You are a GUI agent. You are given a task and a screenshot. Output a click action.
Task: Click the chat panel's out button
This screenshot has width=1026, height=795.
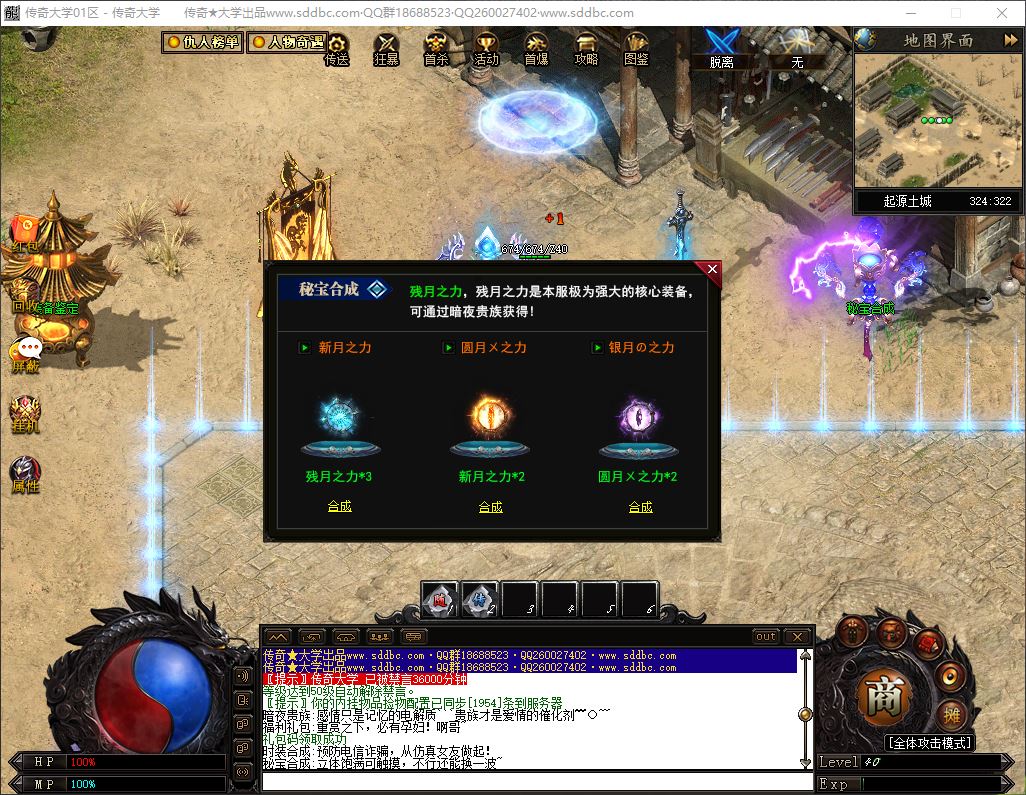point(765,636)
